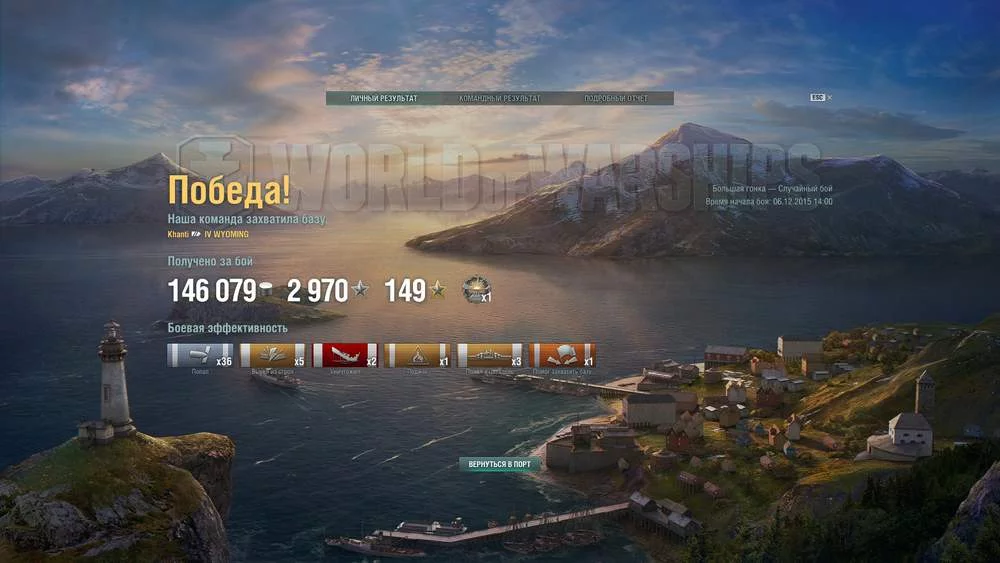Open the Командный результат tab
Viewport: 1000px width, 563px height.
coord(499,98)
